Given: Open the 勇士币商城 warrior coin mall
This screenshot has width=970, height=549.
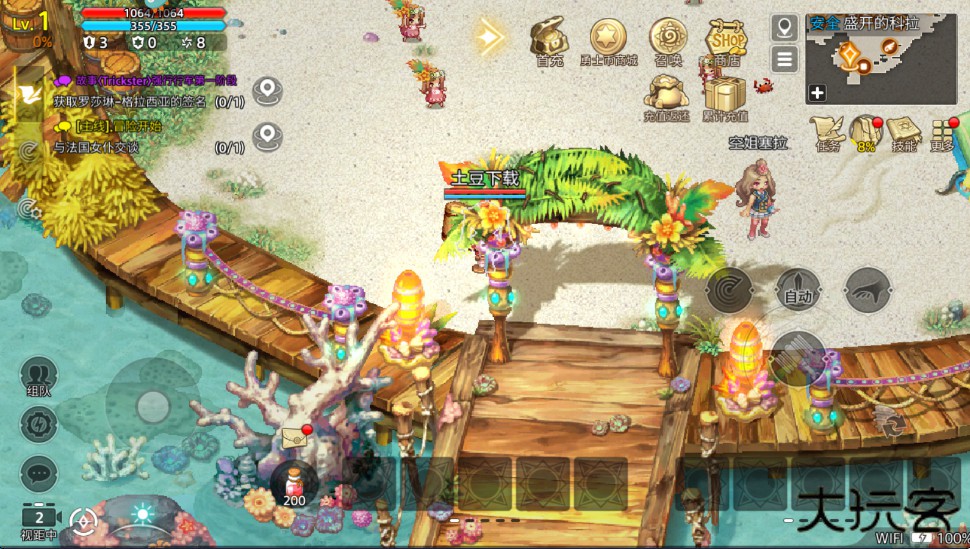Looking at the screenshot, I should (608, 39).
